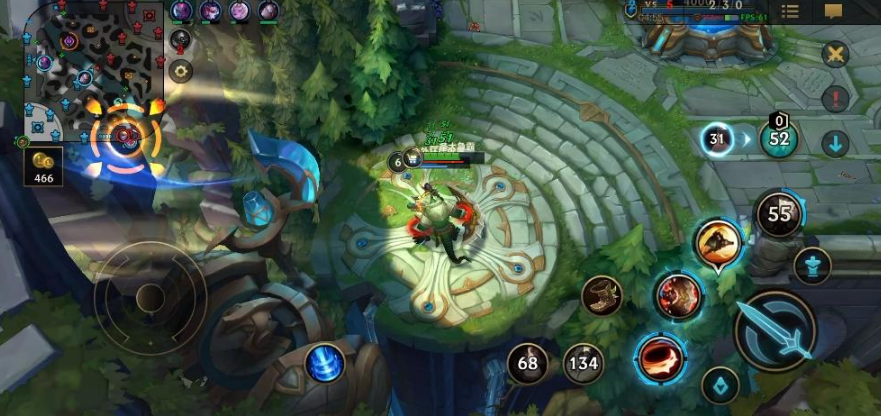Target turrets with the tower button
881x416 pixels.
point(812,265)
